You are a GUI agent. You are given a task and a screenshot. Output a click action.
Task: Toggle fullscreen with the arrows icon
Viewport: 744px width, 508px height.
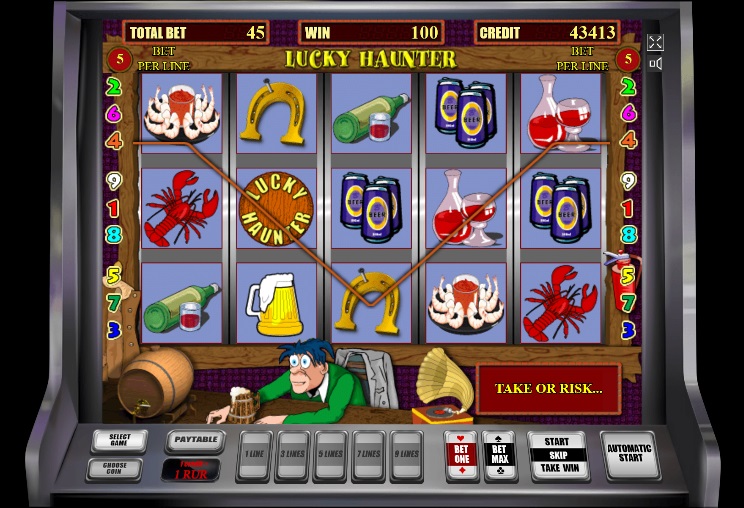pos(655,42)
